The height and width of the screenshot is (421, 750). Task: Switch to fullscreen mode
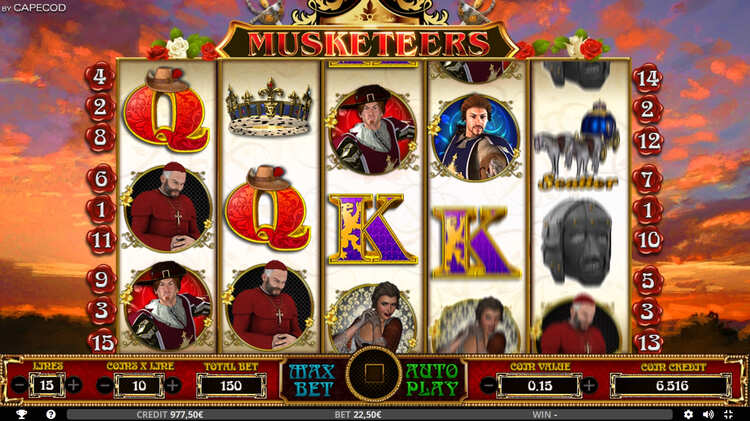tap(728, 414)
